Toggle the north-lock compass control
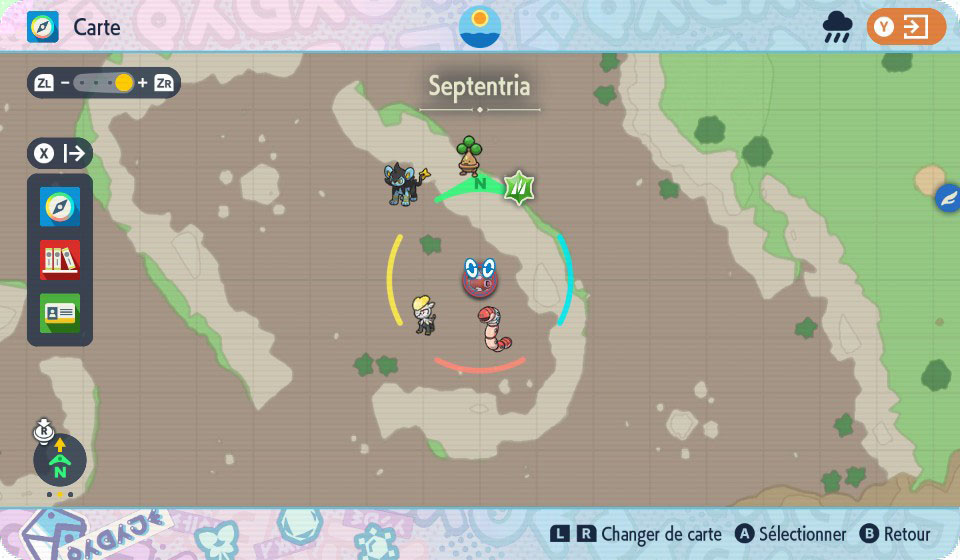Screen dimensions: 960x560 [59, 461]
